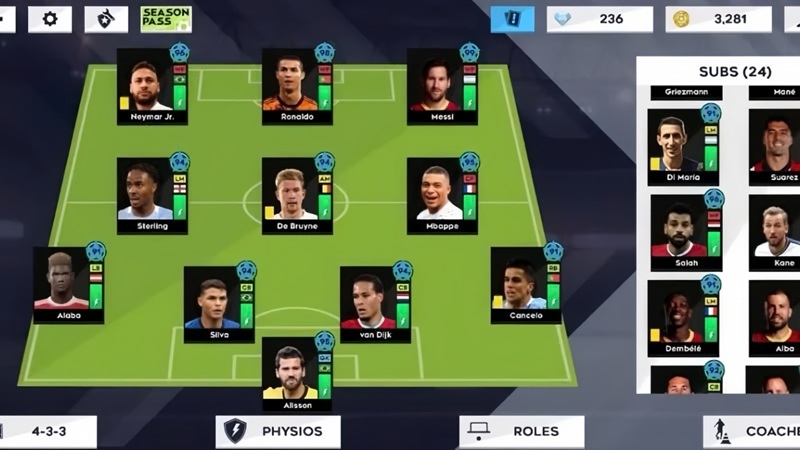Open the Season Pass
This screenshot has height=450, width=800.
(x=166, y=19)
